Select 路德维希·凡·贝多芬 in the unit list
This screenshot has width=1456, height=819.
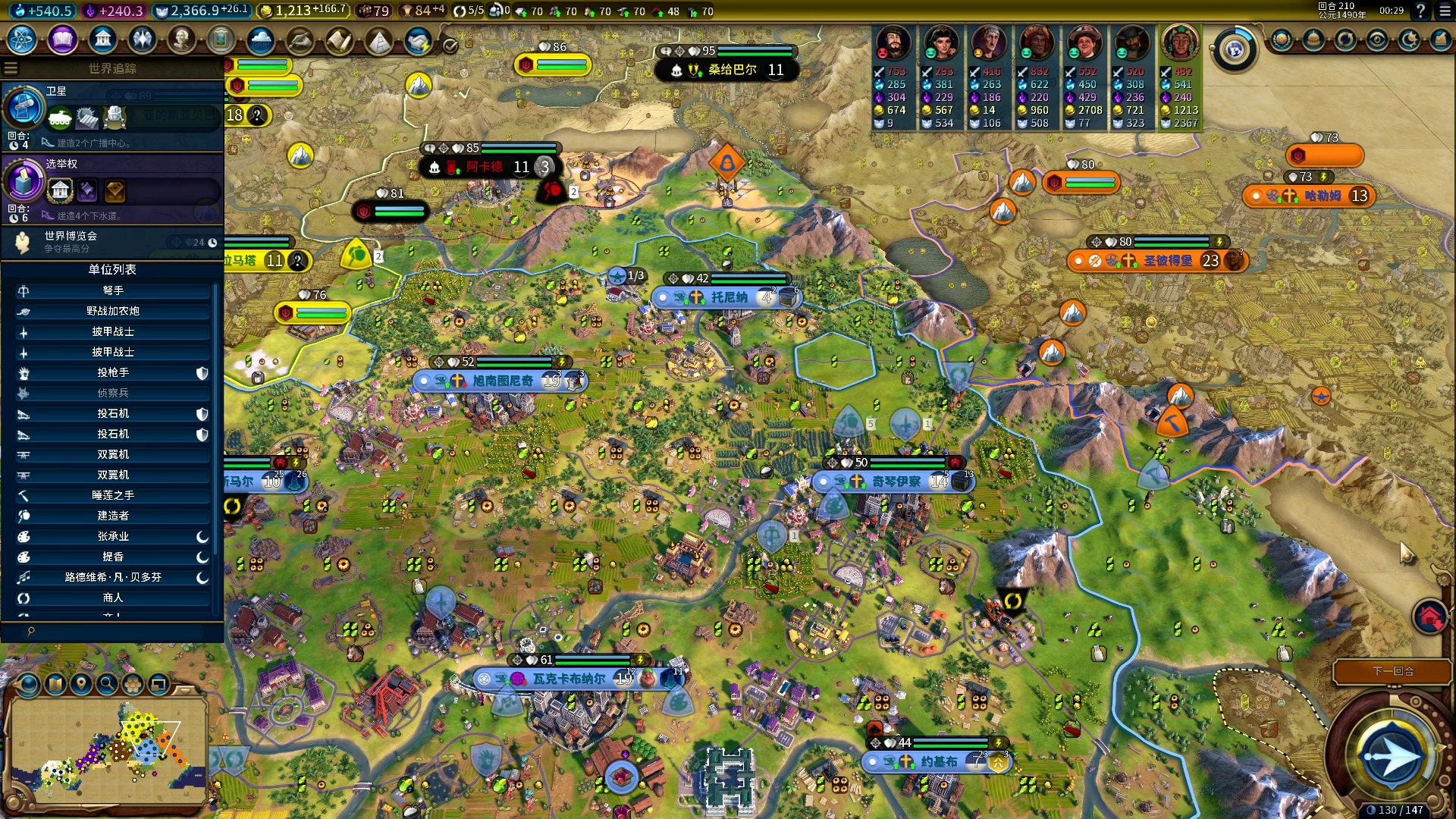click(112, 577)
